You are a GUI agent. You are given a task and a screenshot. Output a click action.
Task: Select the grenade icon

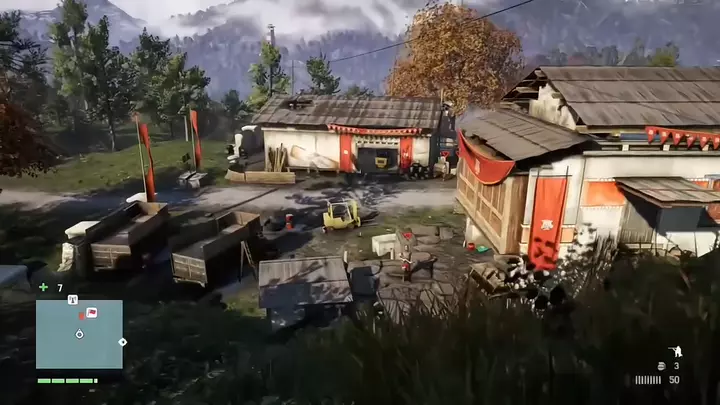pos(661,366)
